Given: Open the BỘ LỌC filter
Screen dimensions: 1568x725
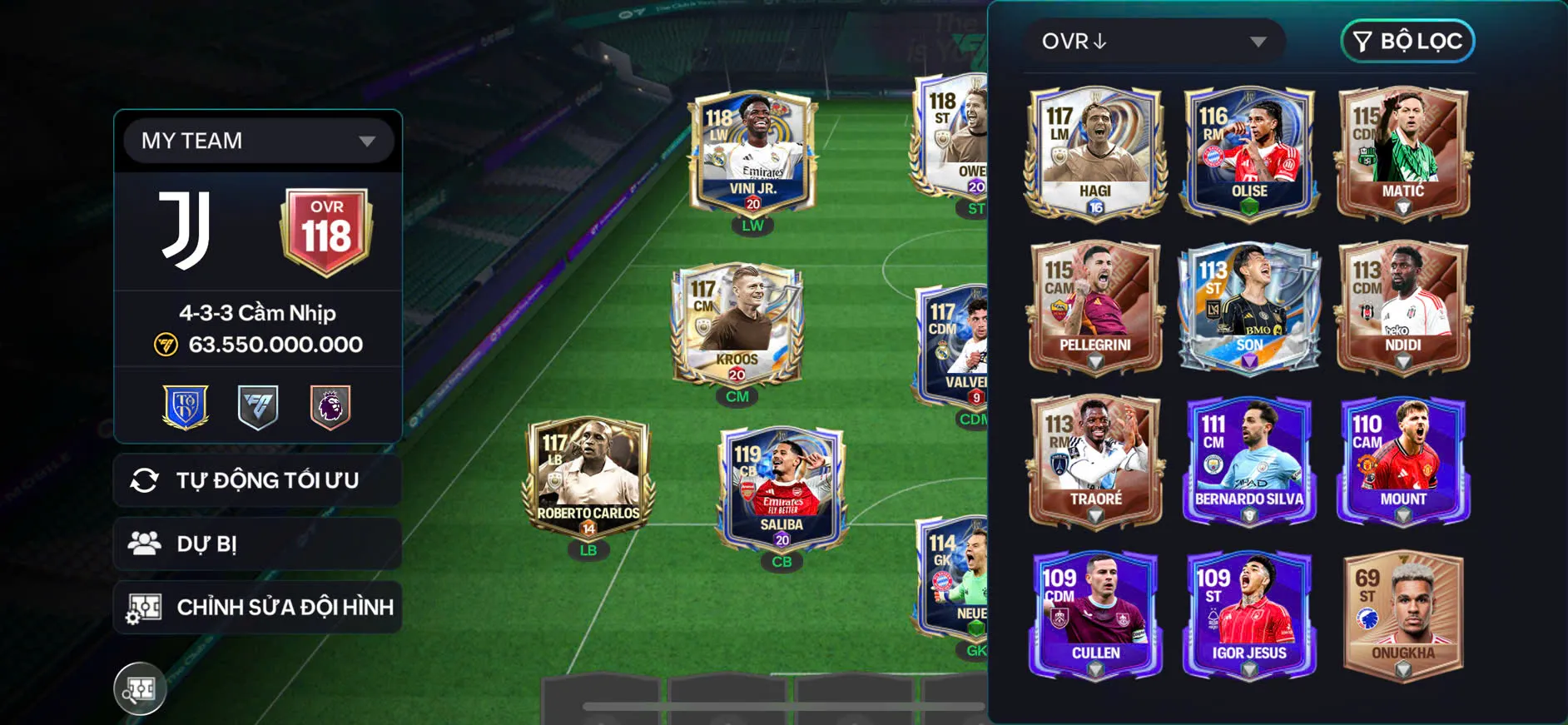Looking at the screenshot, I should pyautogui.click(x=1407, y=42).
